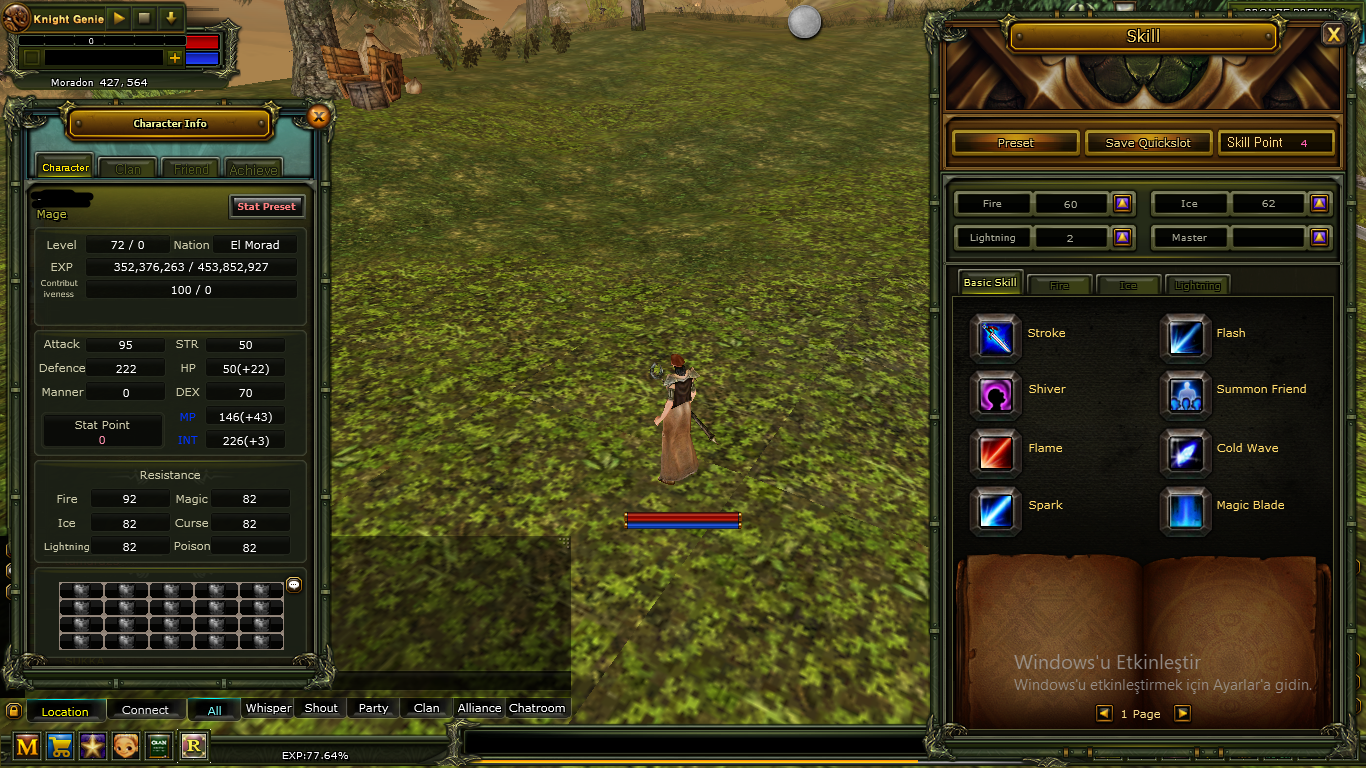Toggle the speech bubble icon on Character Info

293,585
